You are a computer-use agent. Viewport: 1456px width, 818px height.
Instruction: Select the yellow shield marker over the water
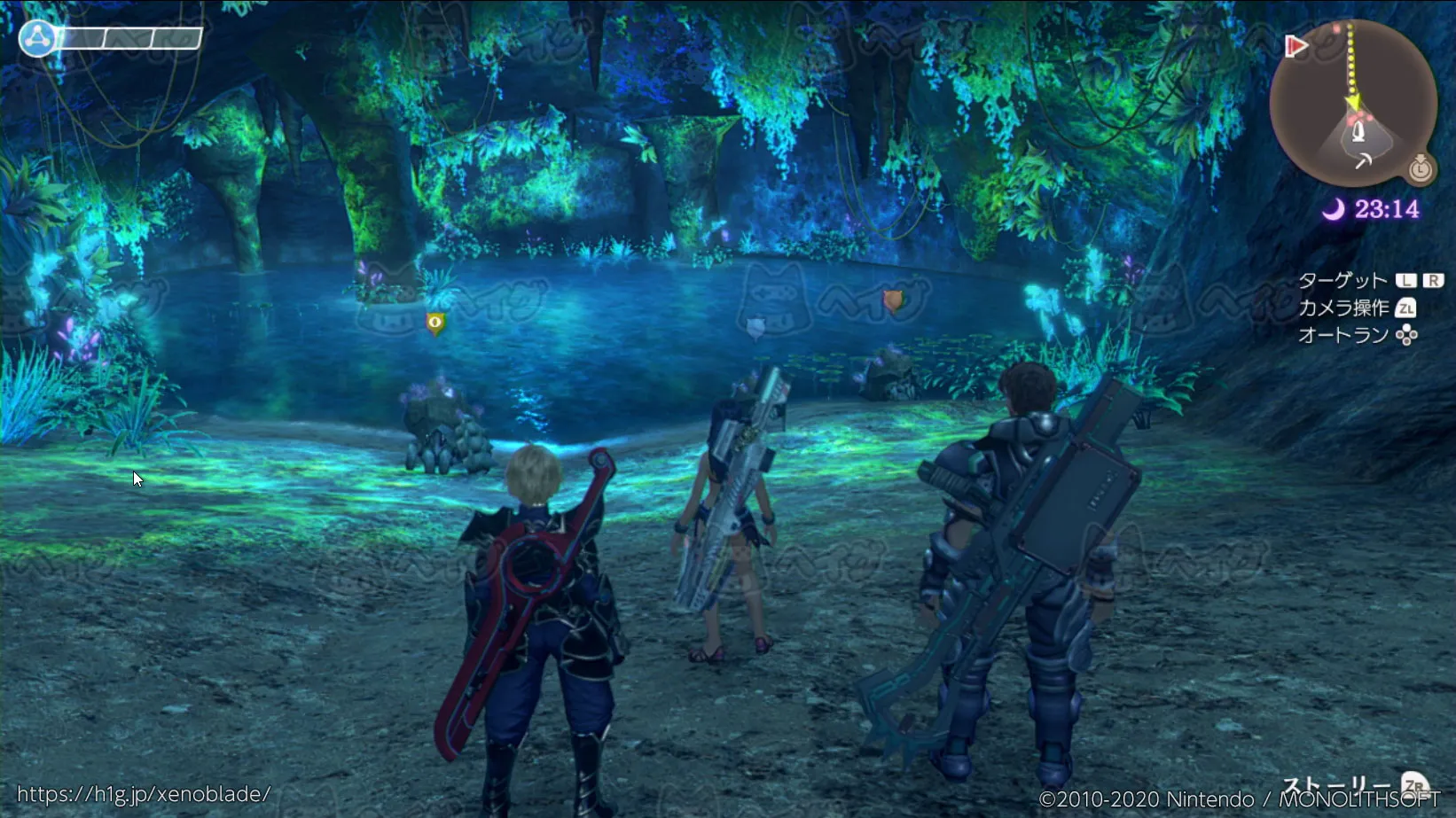coord(435,323)
